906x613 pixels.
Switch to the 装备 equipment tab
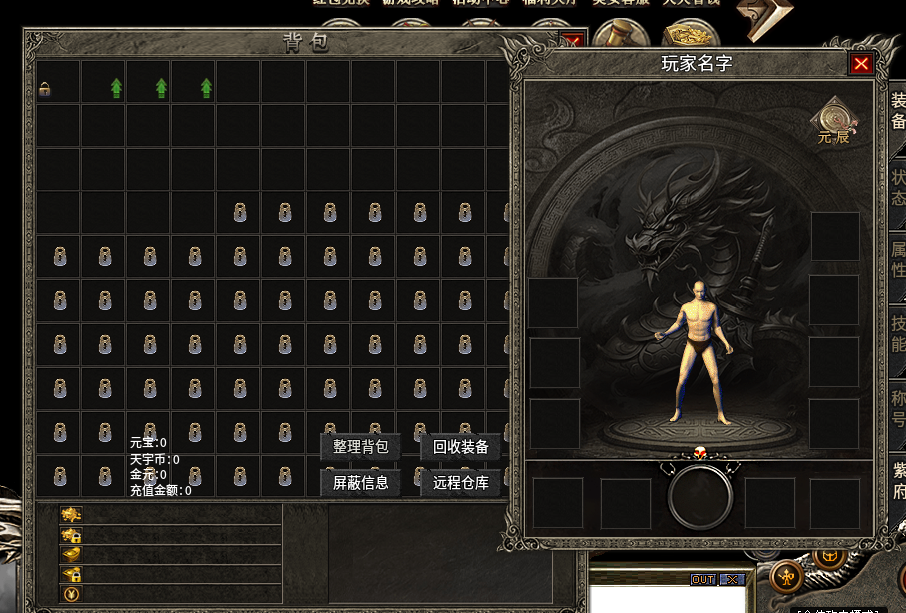pos(898,111)
